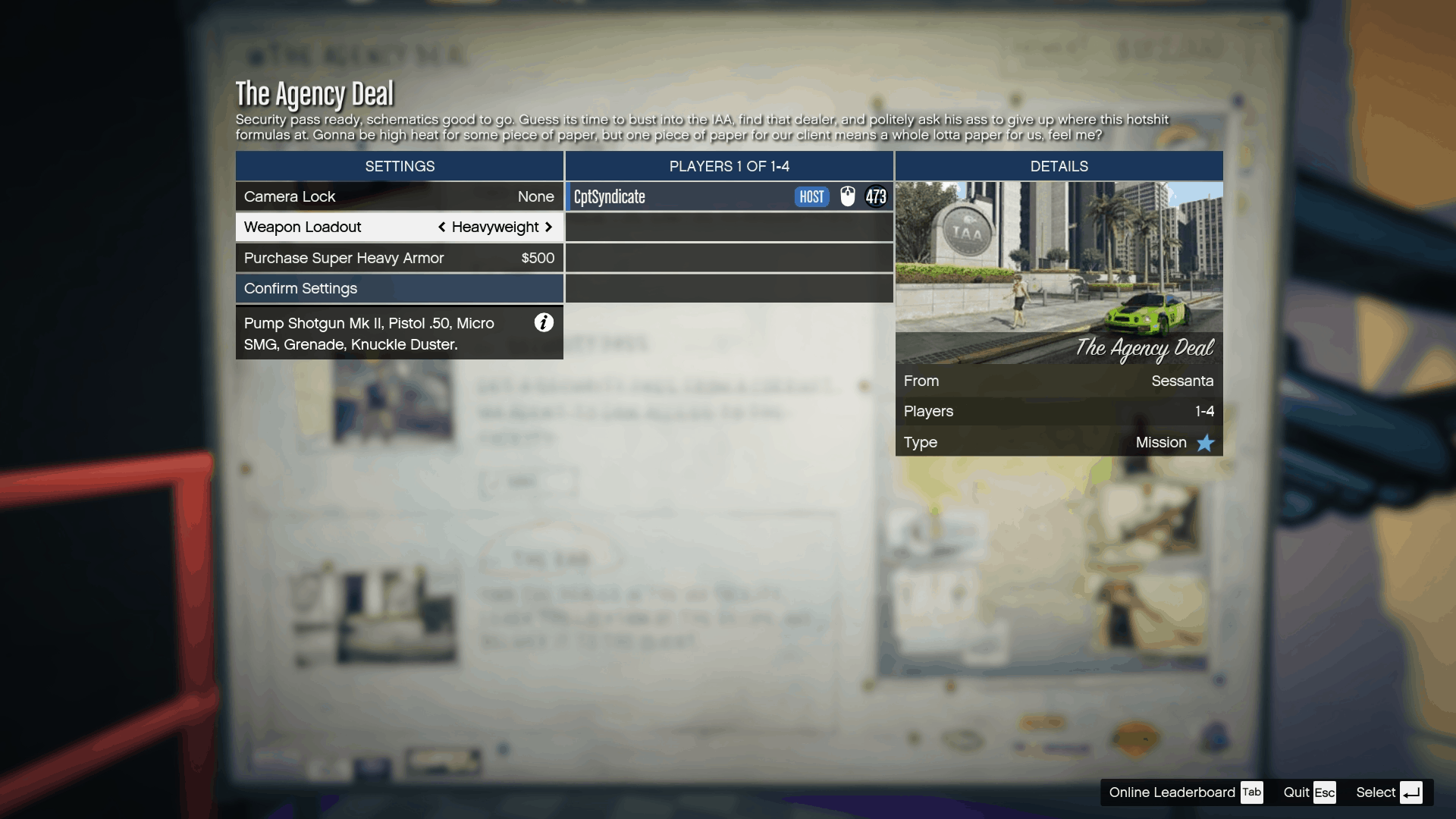Viewport: 1456px width, 819px height.
Task: Open the Online Leaderboard
Action: [1172, 792]
